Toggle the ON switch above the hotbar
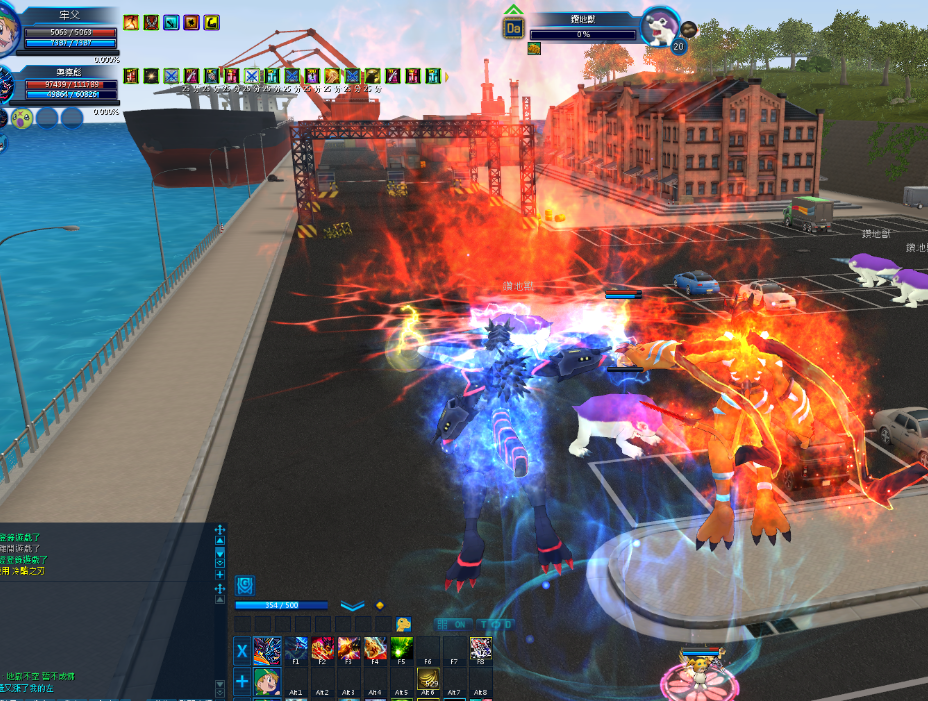 tap(462, 624)
